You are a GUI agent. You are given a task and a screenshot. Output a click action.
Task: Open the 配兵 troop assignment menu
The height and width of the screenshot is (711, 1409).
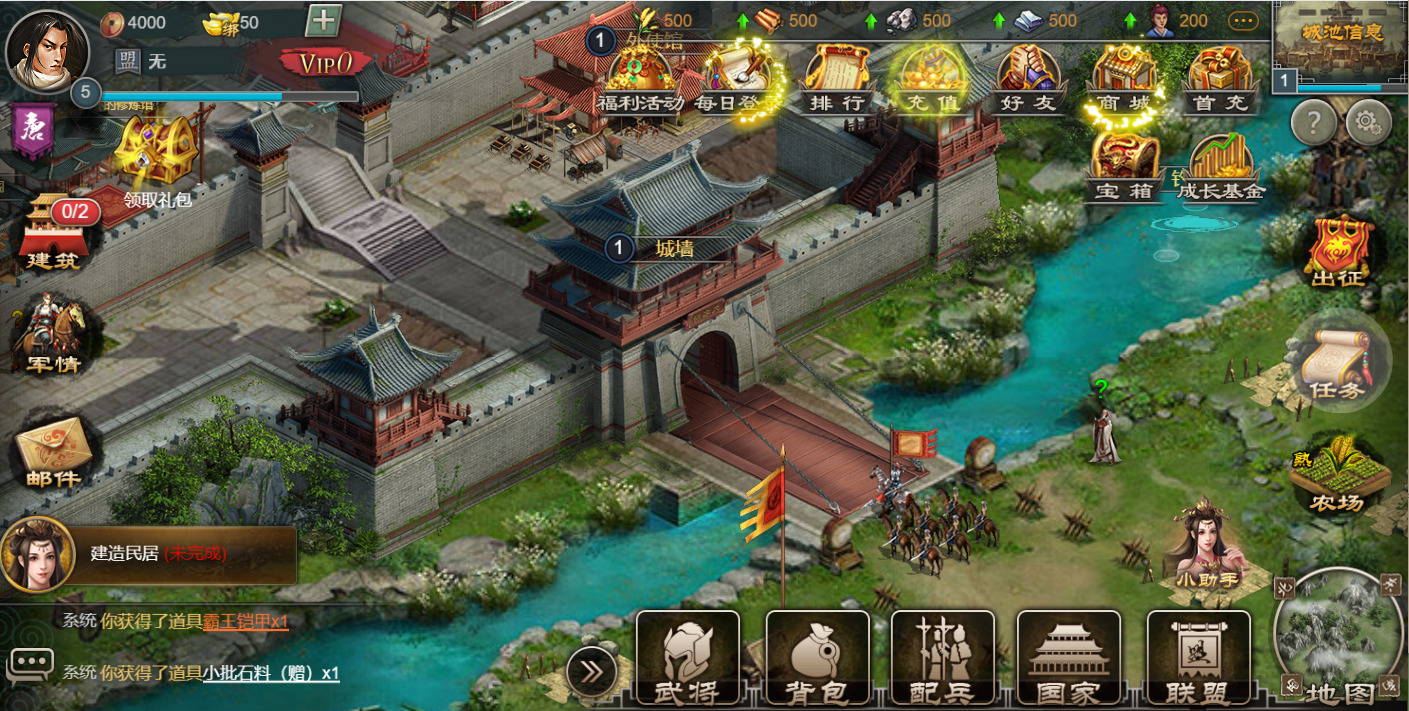pyautogui.click(x=943, y=656)
